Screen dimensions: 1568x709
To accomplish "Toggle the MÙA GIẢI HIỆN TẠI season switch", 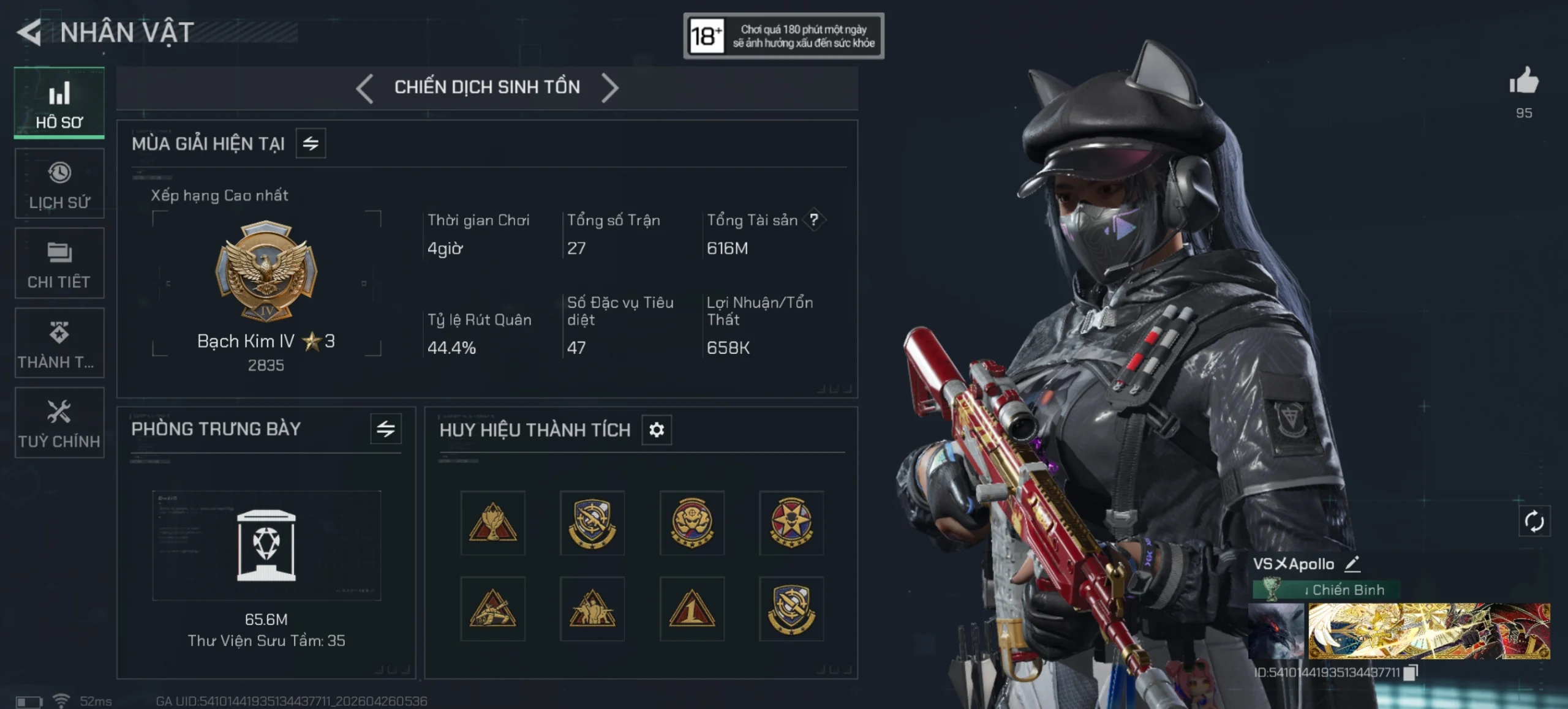I will 311,143.
